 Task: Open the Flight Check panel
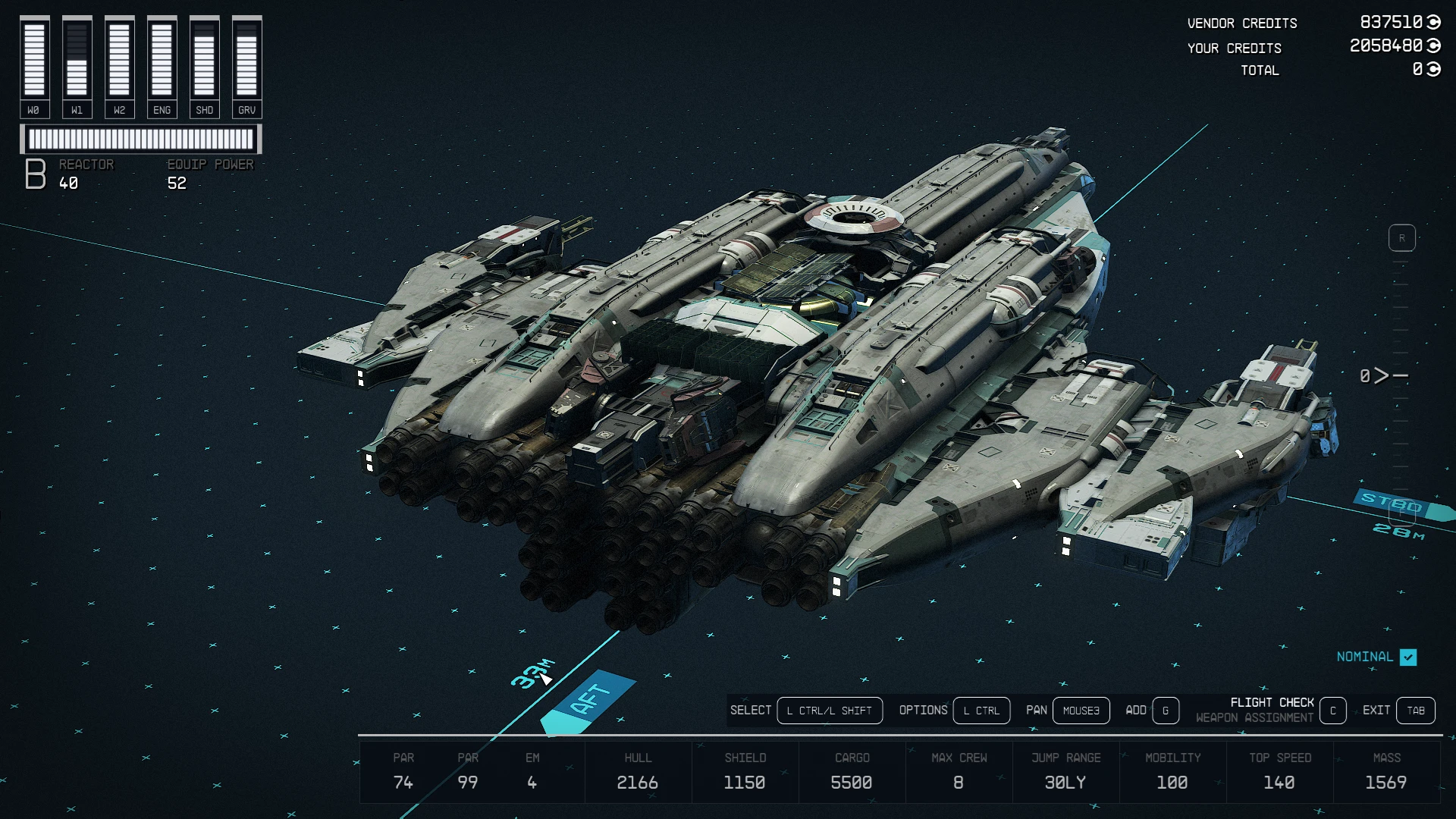coord(1332,711)
